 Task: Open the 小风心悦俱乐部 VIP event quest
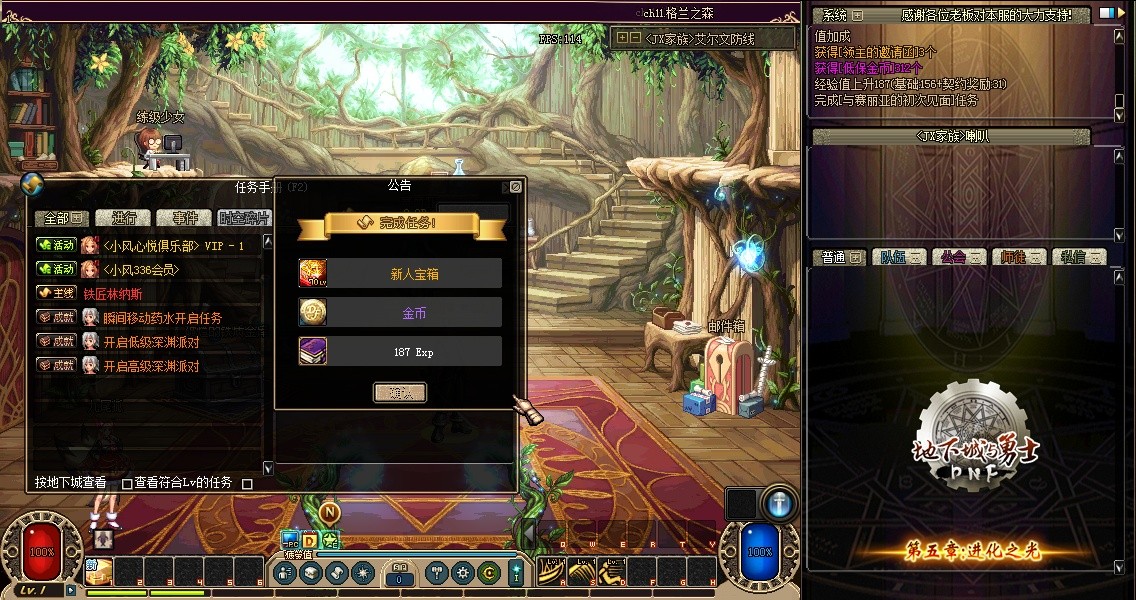[173, 246]
